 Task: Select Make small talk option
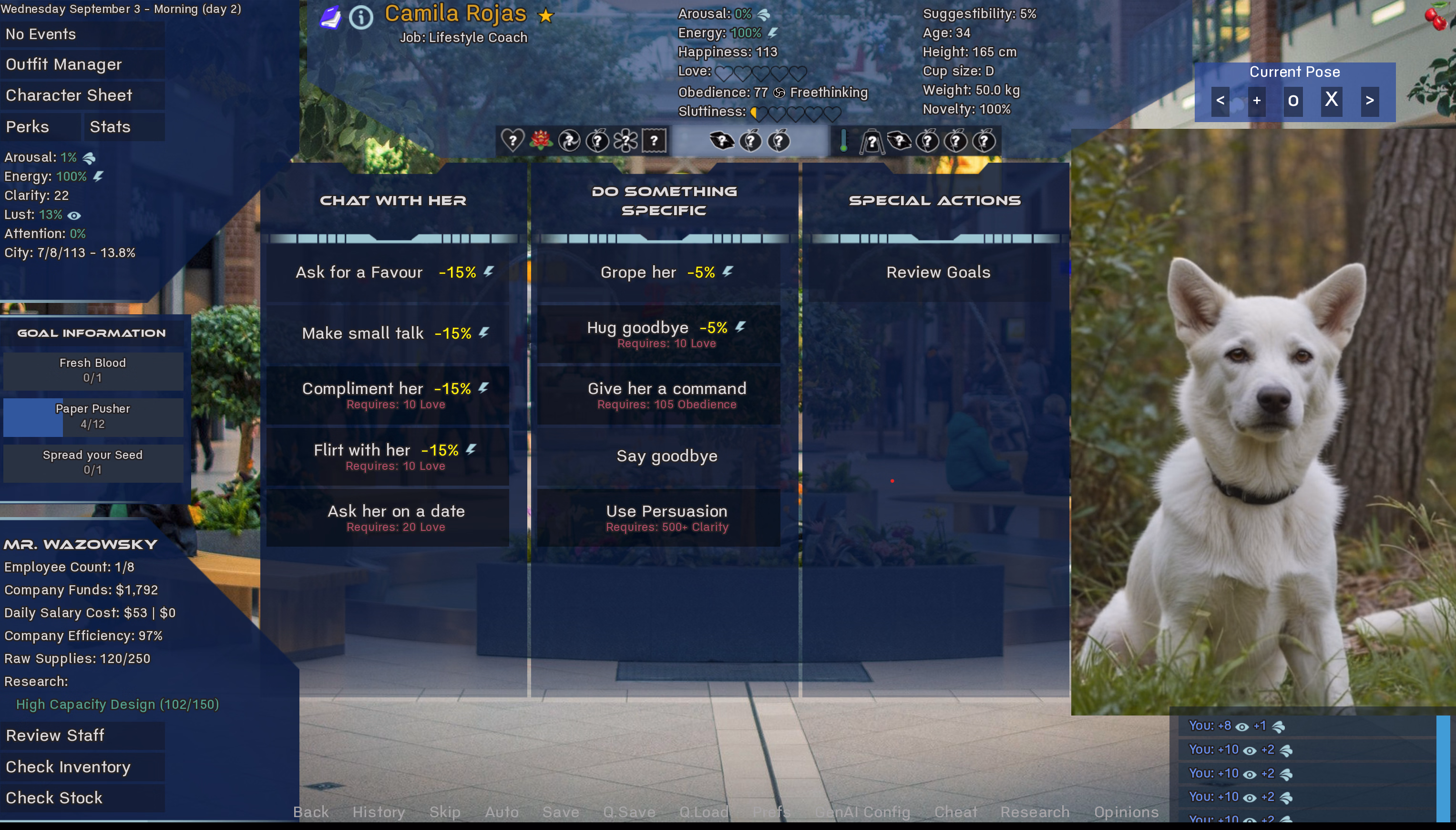(x=387, y=333)
